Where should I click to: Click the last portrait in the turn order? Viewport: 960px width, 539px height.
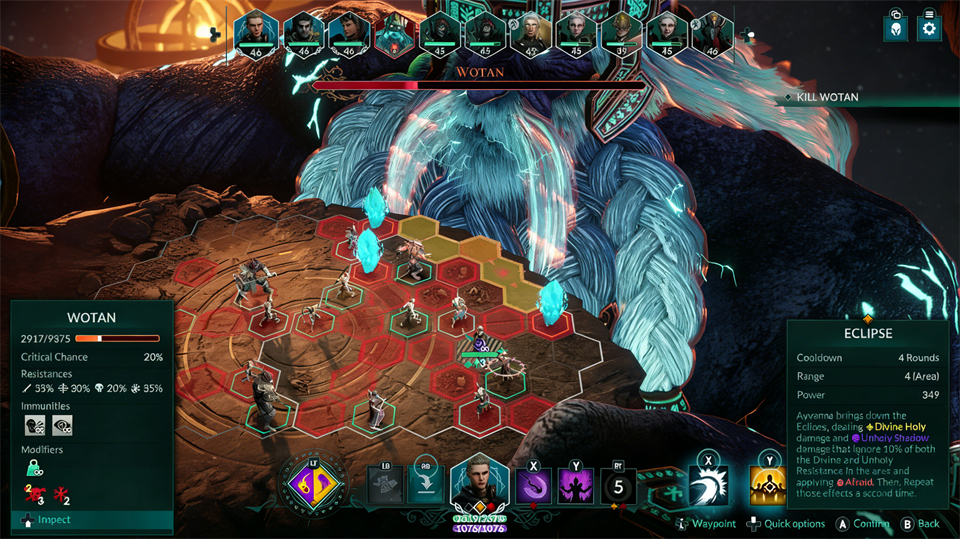pos(712,35)
